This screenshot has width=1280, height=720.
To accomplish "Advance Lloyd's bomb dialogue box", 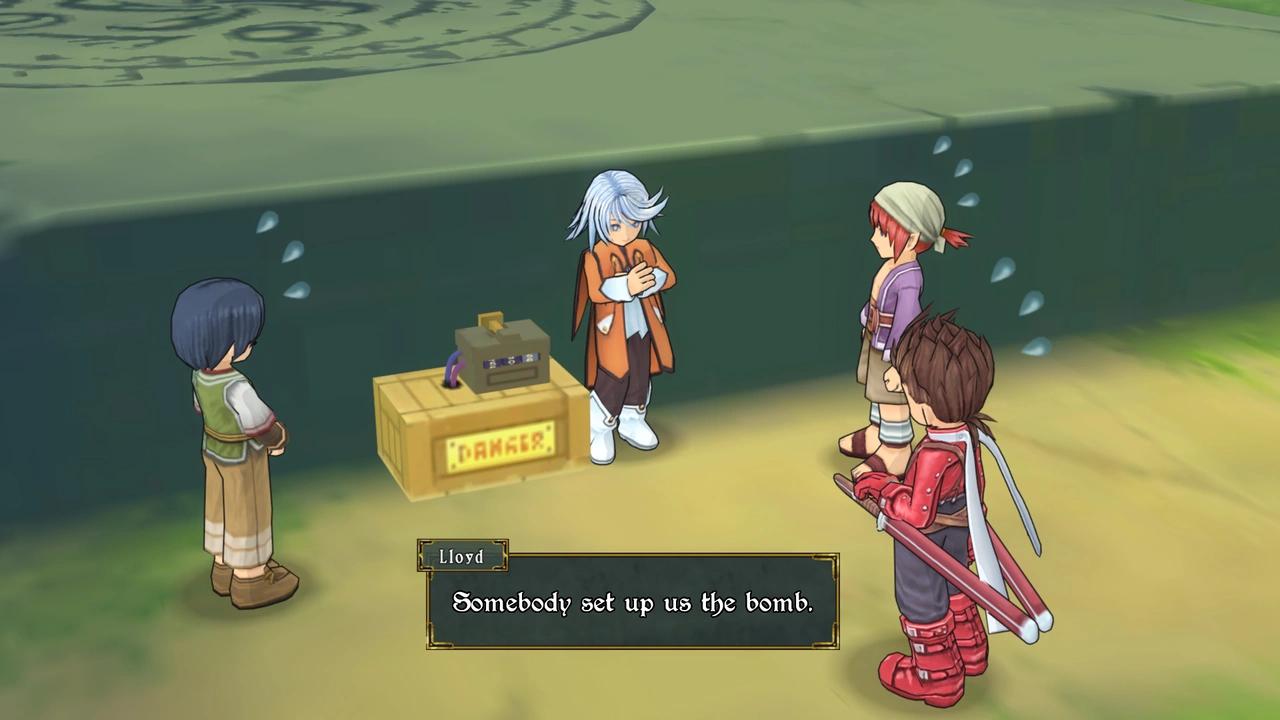I will click(x=632, y=602).
